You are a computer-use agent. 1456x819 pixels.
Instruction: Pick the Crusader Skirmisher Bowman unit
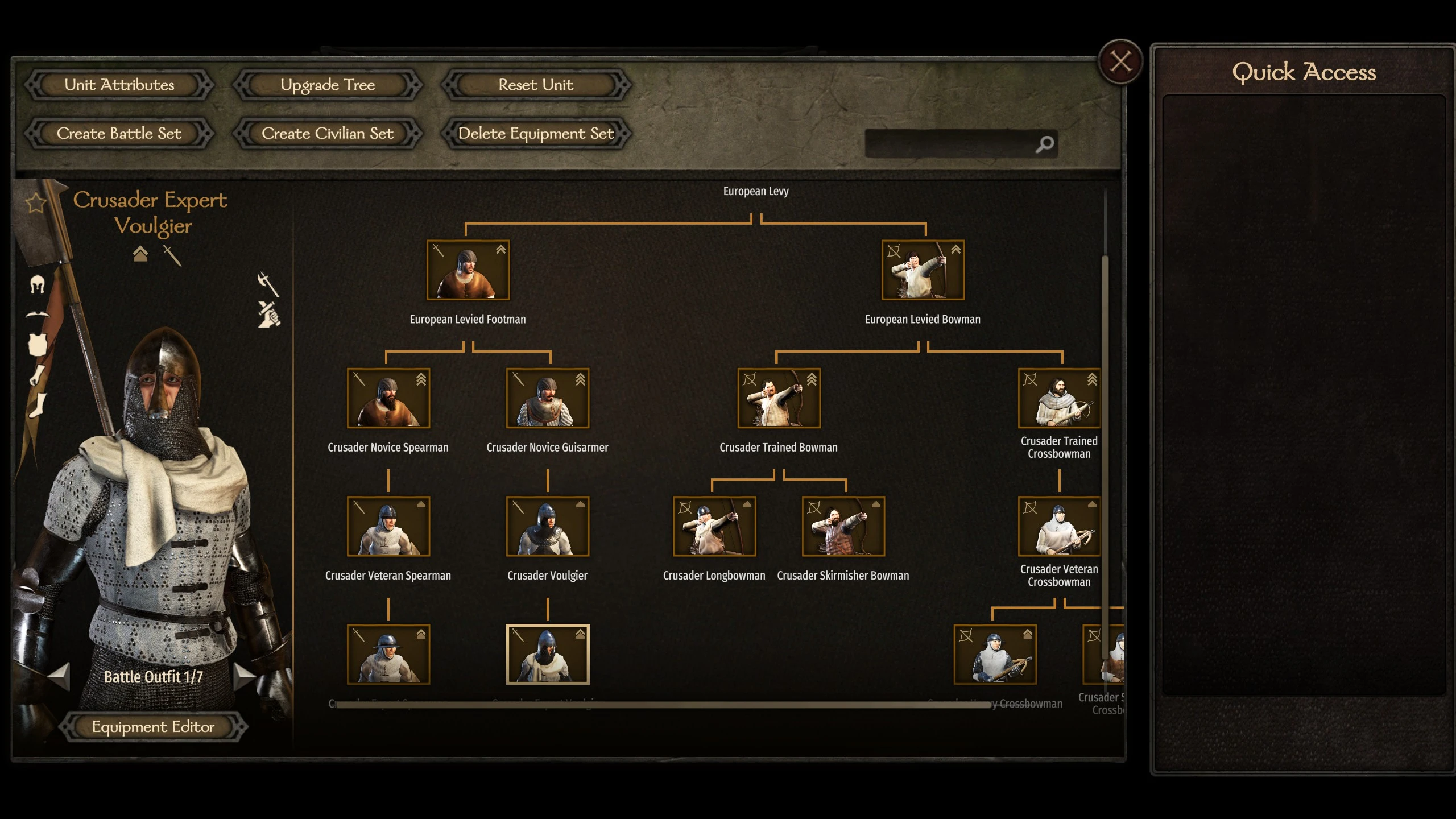pyautogui.click(x=843, y=526)
